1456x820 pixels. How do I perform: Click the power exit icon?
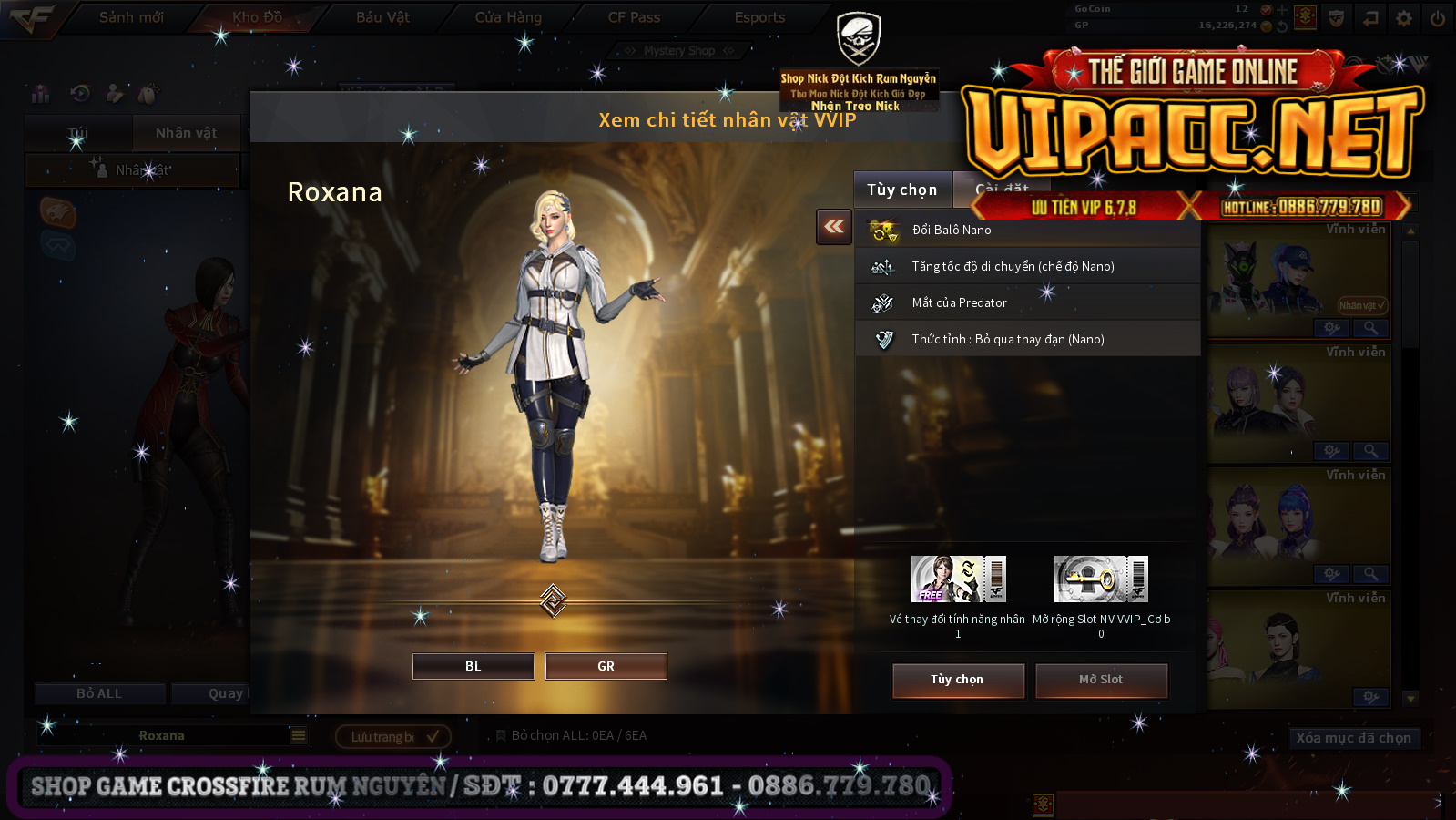(x=1438, y=18)
